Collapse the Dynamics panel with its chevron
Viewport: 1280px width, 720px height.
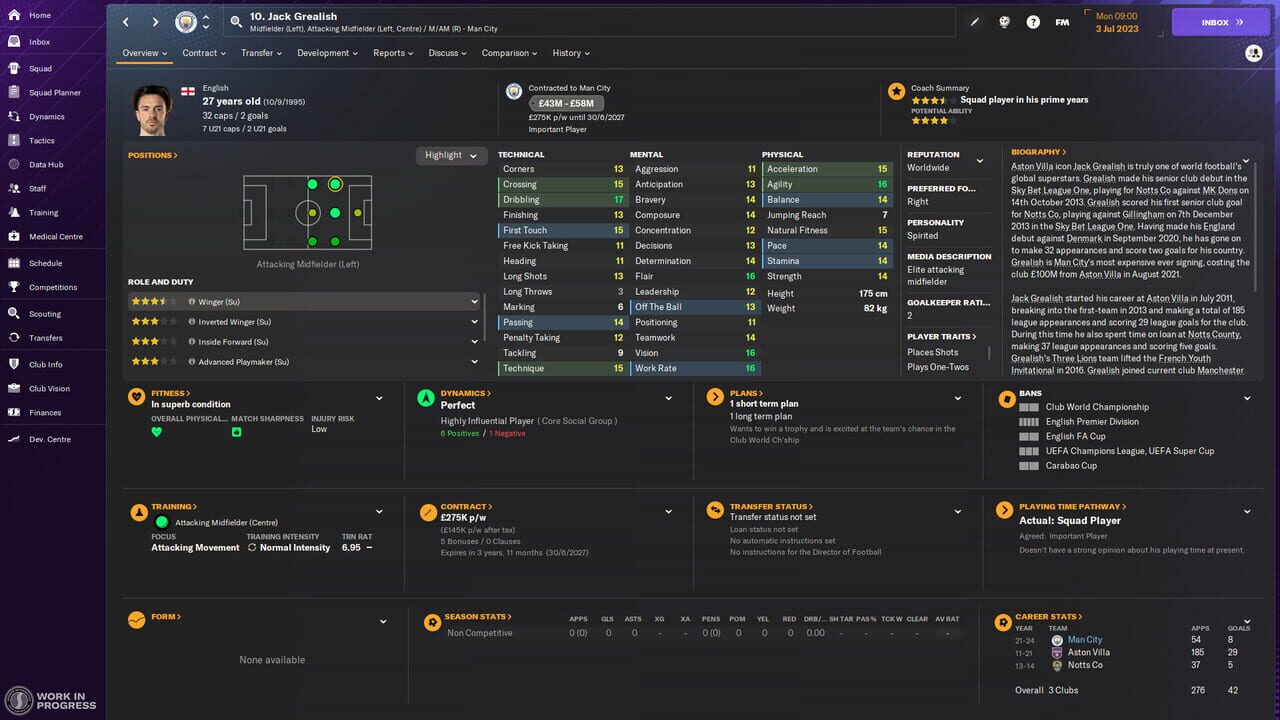668,397
